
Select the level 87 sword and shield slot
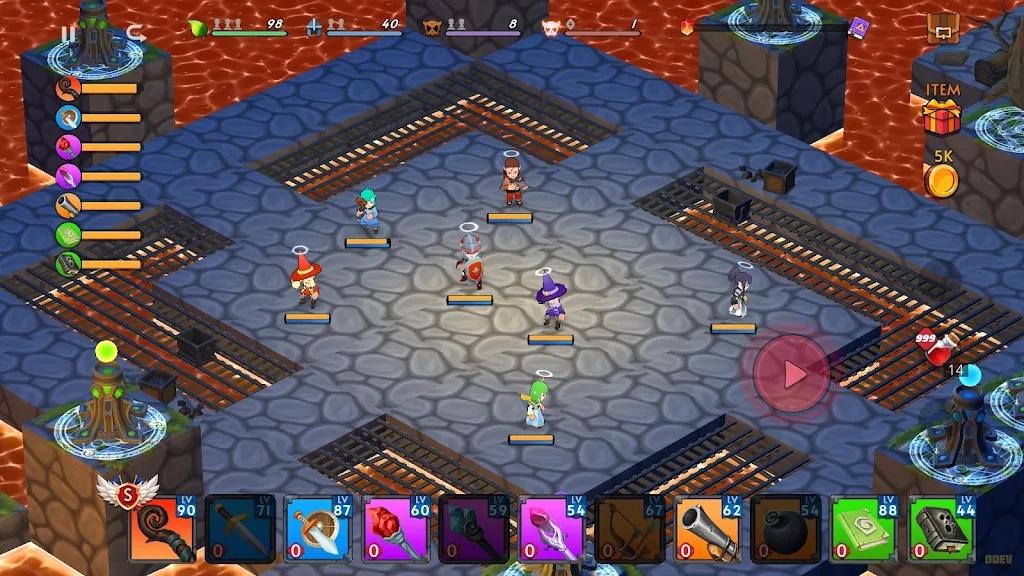[x=319, y=529]
